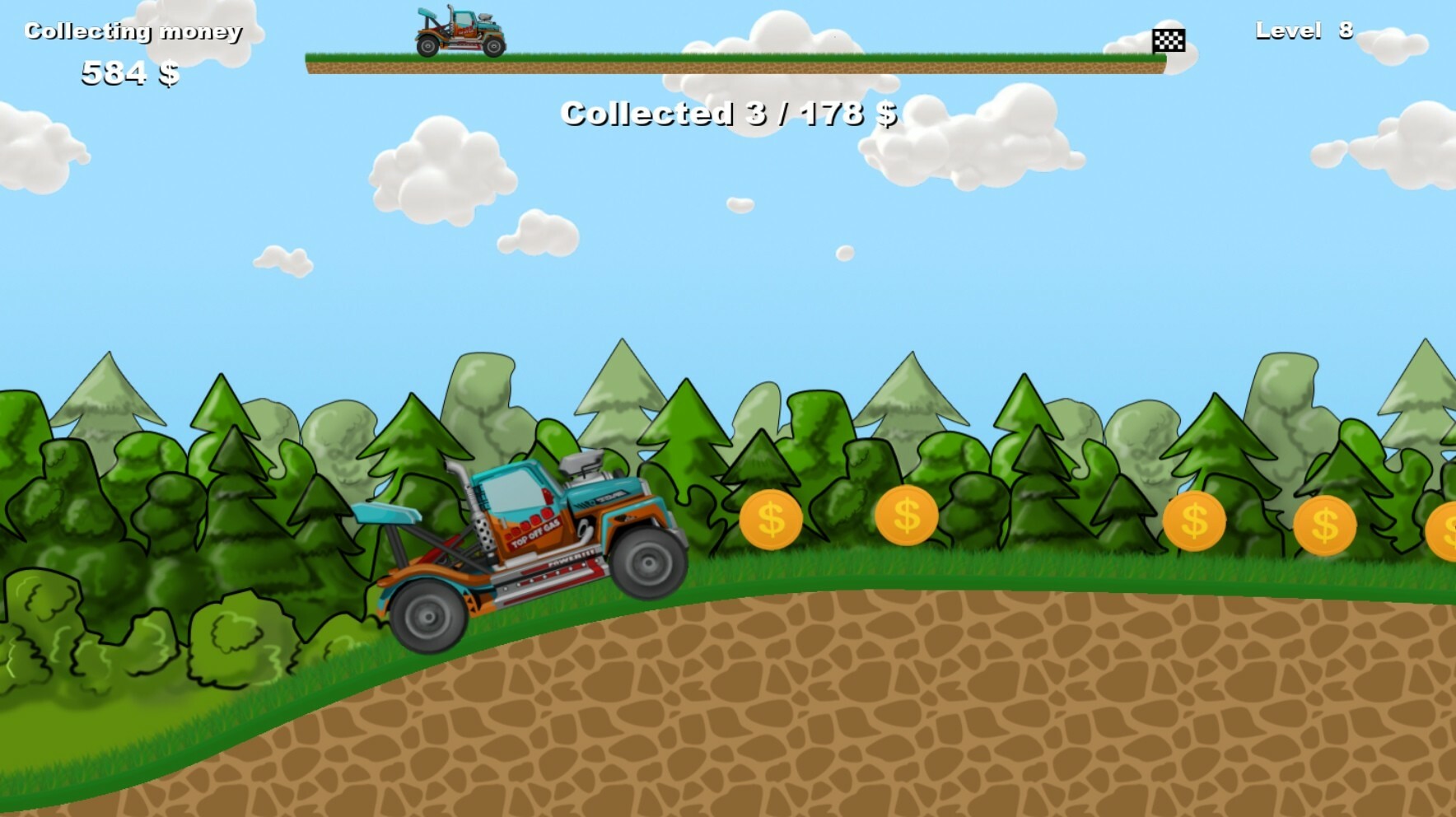Click the 584 $ money counter

[x=129, y=74]
